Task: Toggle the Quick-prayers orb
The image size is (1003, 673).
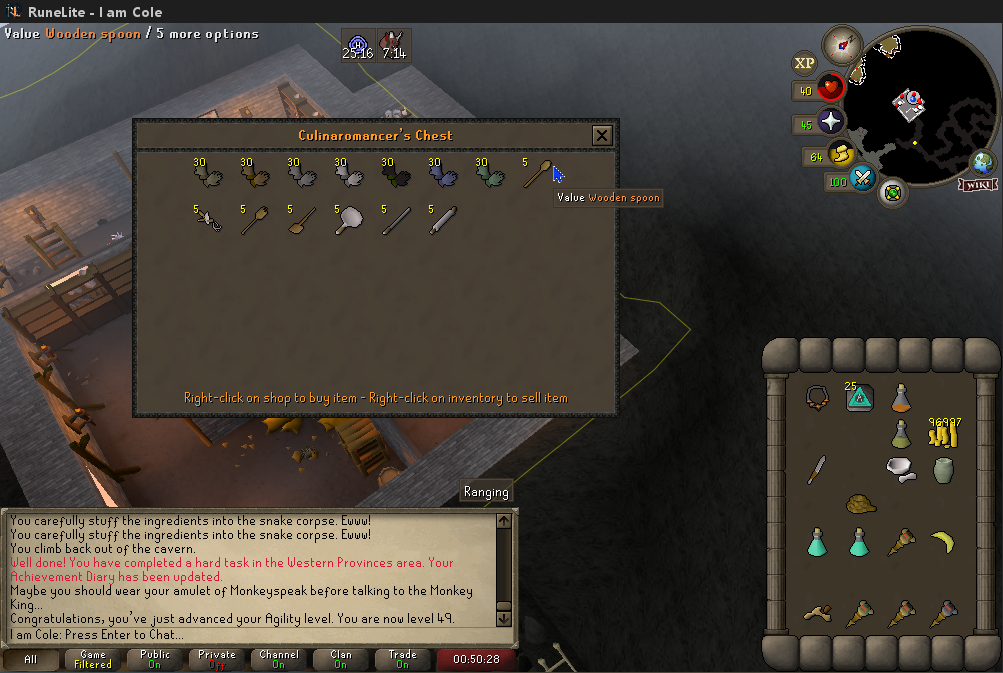Action: coord(832,122)
